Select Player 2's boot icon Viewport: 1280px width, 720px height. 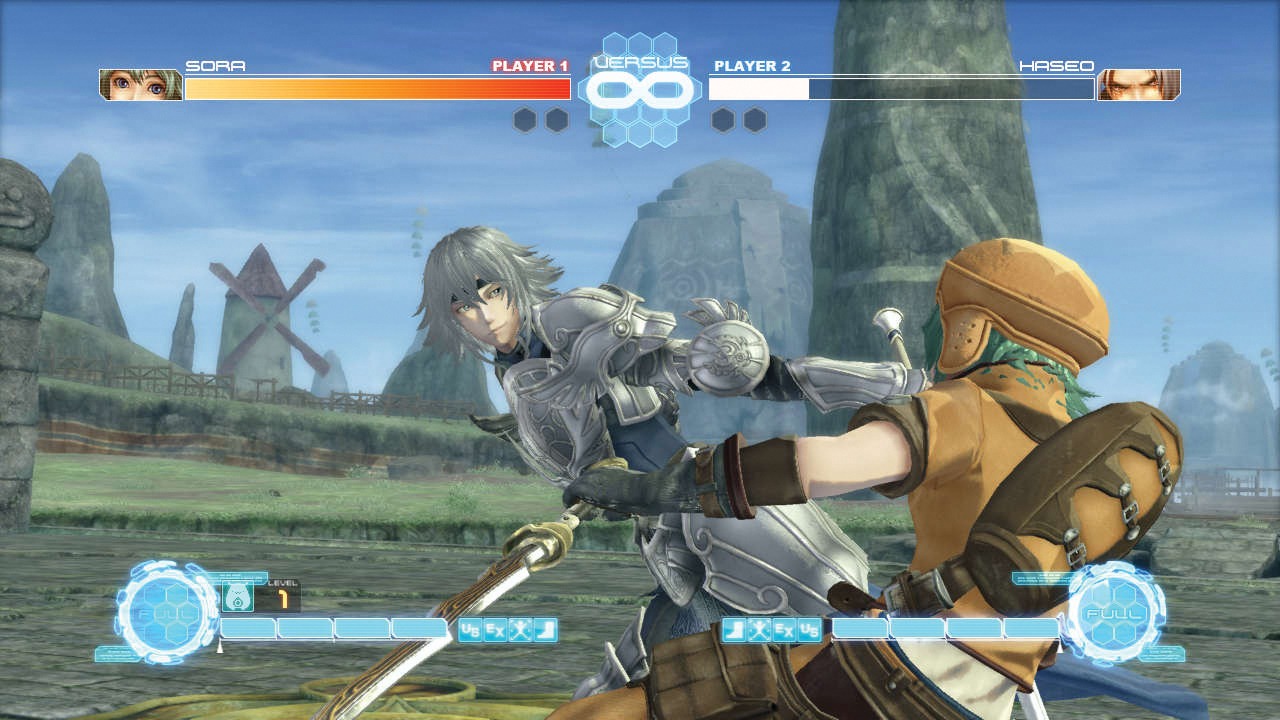coord(734,630)
